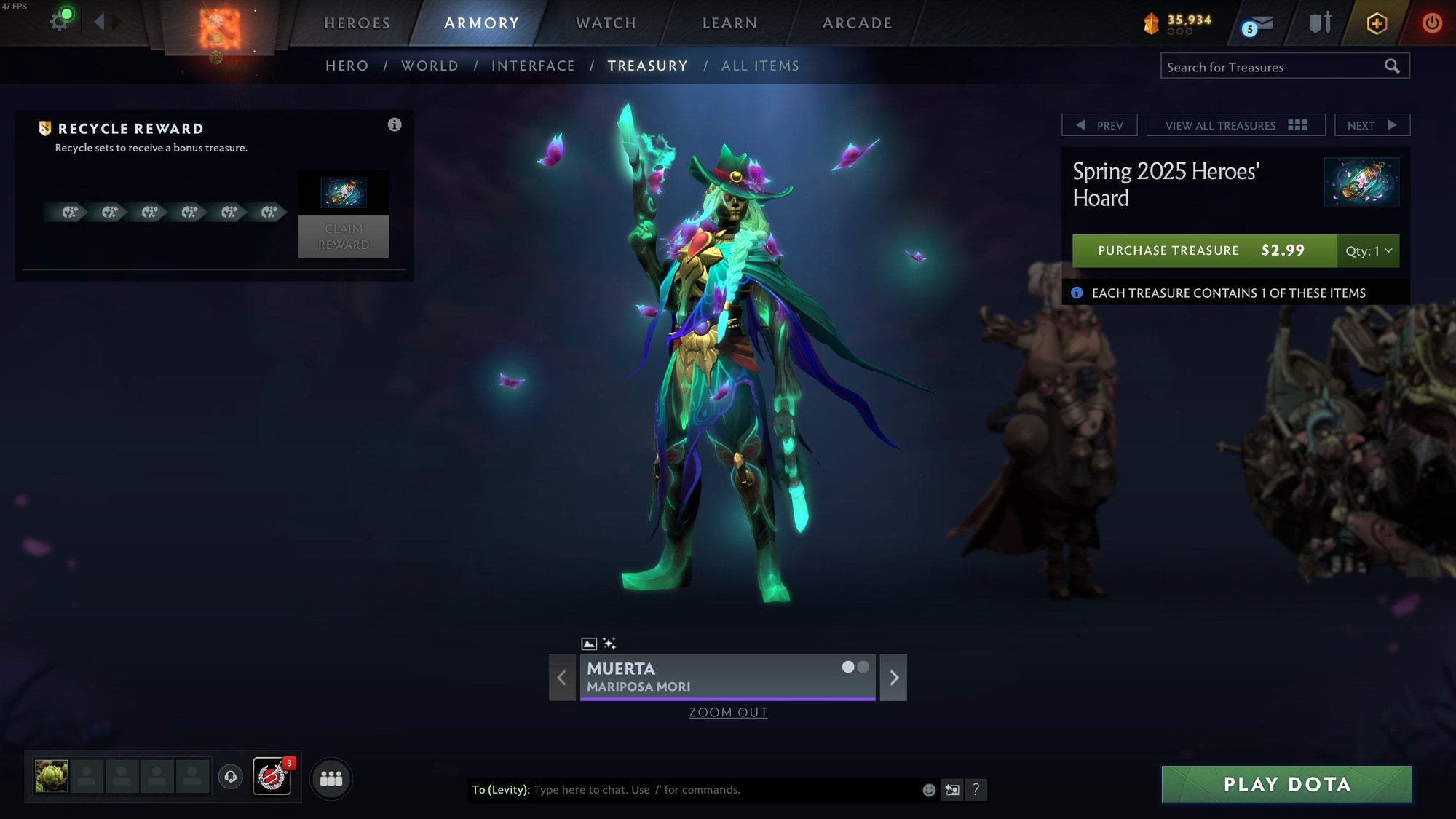The height and width of the screenshot is (819, 1456).
Task: Show All Items in armory
Action: pyautogui.click(x=760, y=66)
